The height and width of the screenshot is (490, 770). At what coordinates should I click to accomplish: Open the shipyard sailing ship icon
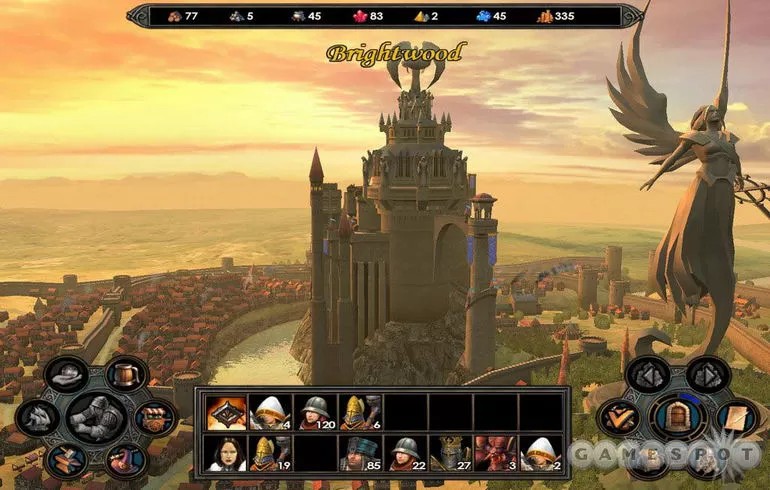[x=36, y=417]
